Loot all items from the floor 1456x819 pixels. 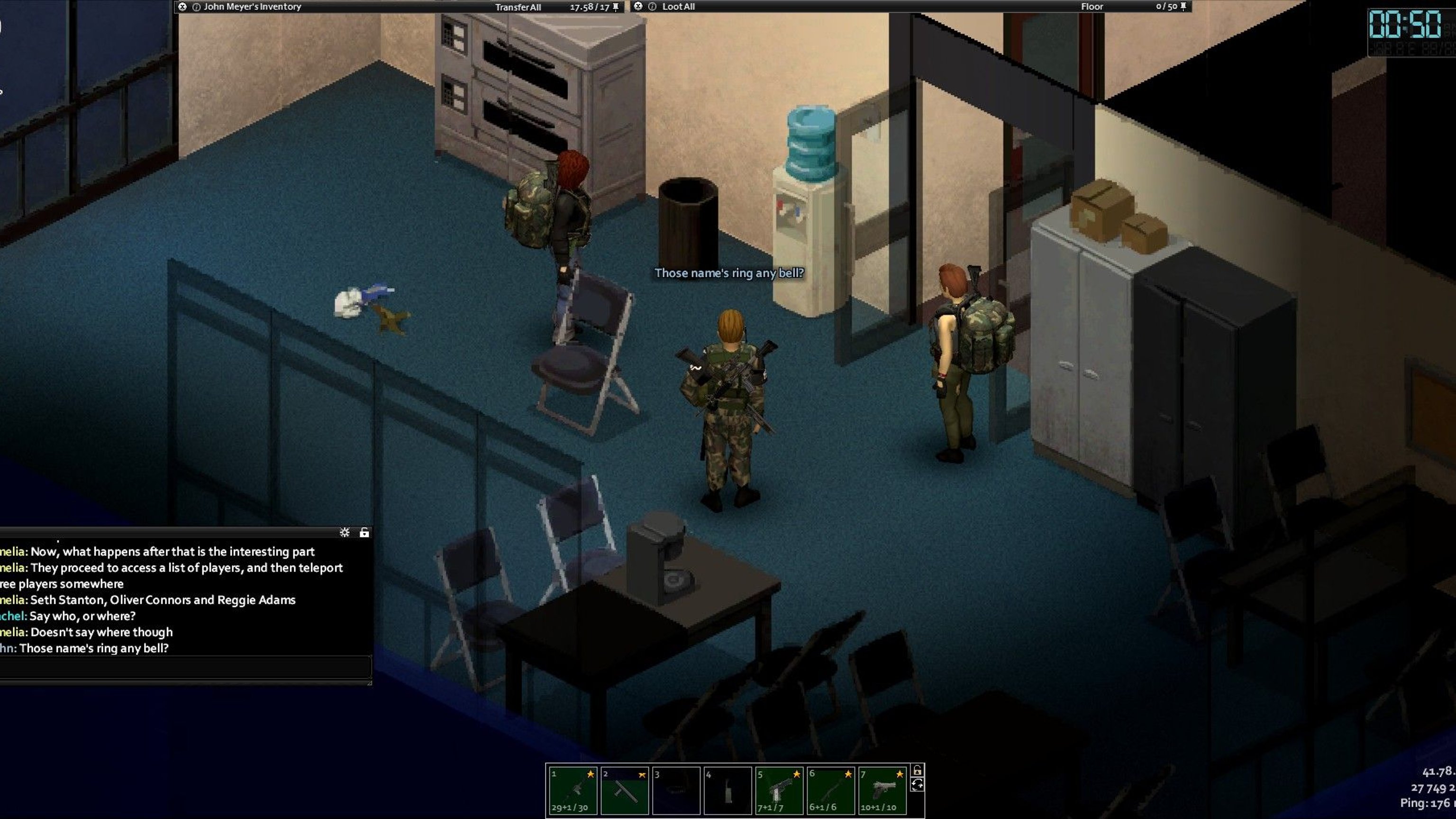(678, 7)
